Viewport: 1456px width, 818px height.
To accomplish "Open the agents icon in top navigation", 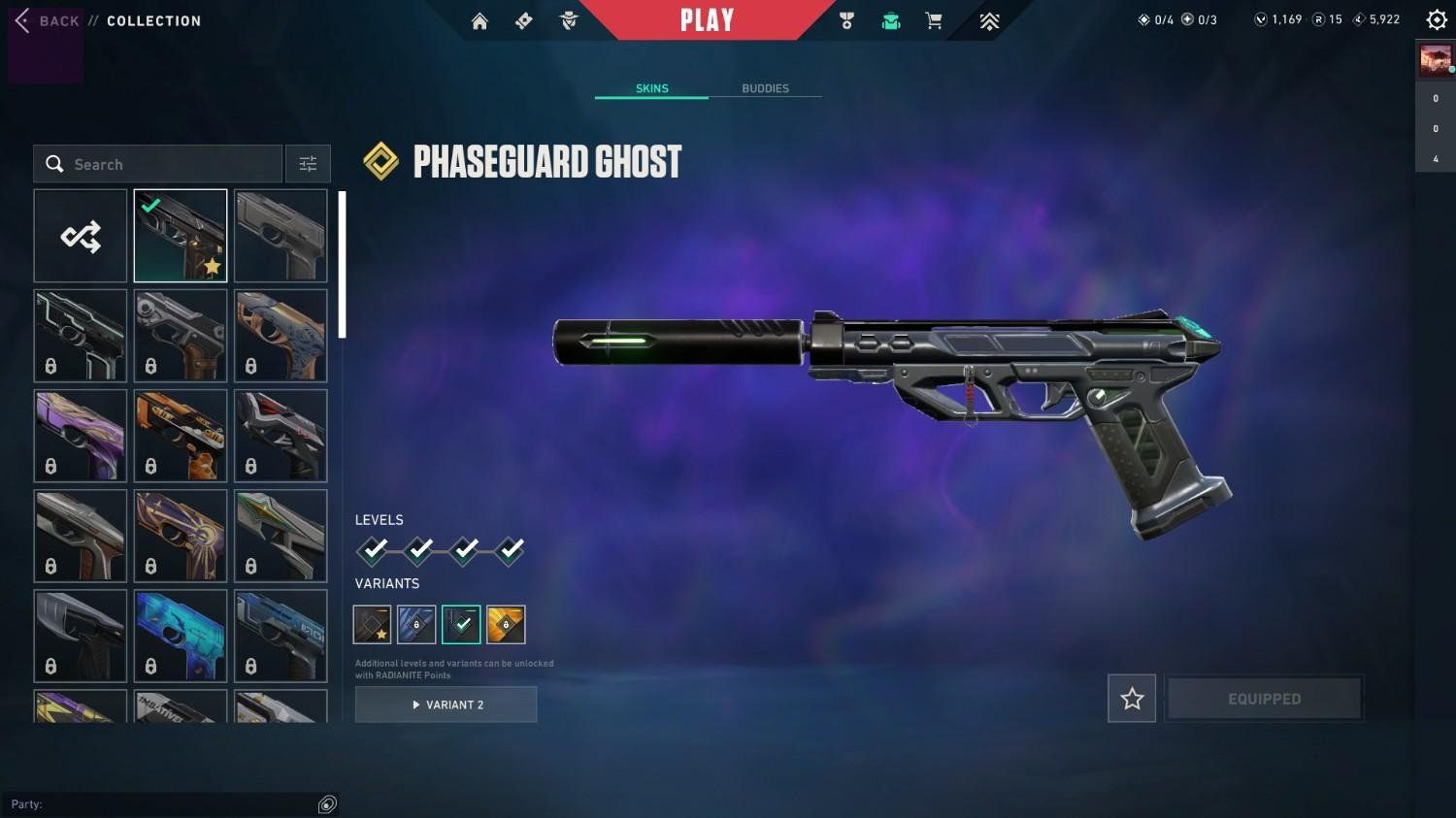I will pyautogui.click(x=569, y=21).
